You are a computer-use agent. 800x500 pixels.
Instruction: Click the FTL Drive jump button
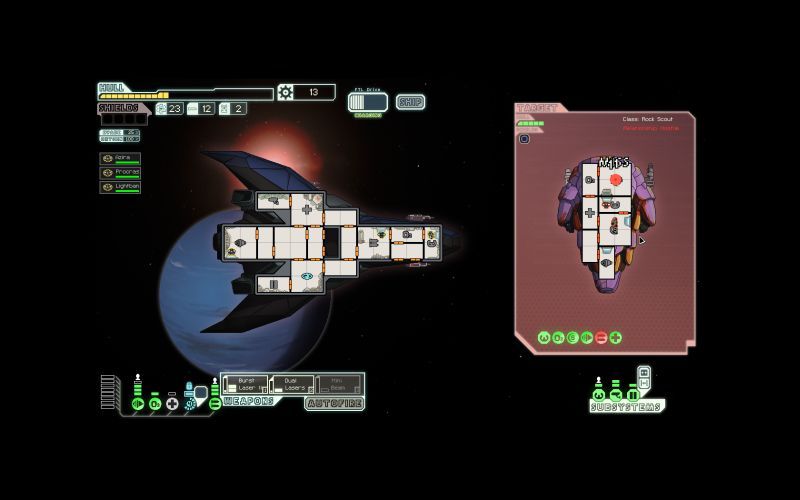click(x=367, y=102)
